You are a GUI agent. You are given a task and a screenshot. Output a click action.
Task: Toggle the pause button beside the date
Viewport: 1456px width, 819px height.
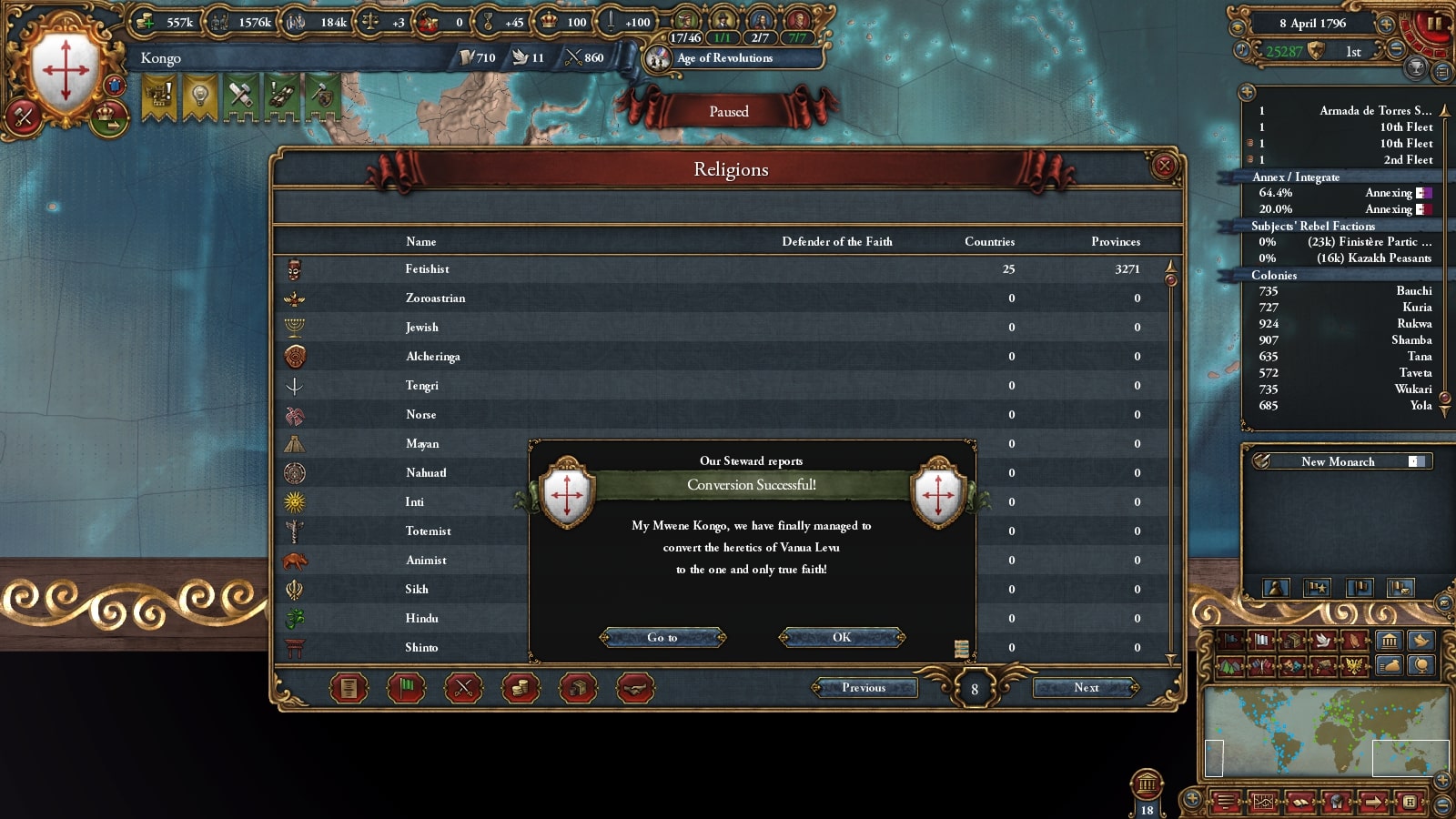(1435, 23)
